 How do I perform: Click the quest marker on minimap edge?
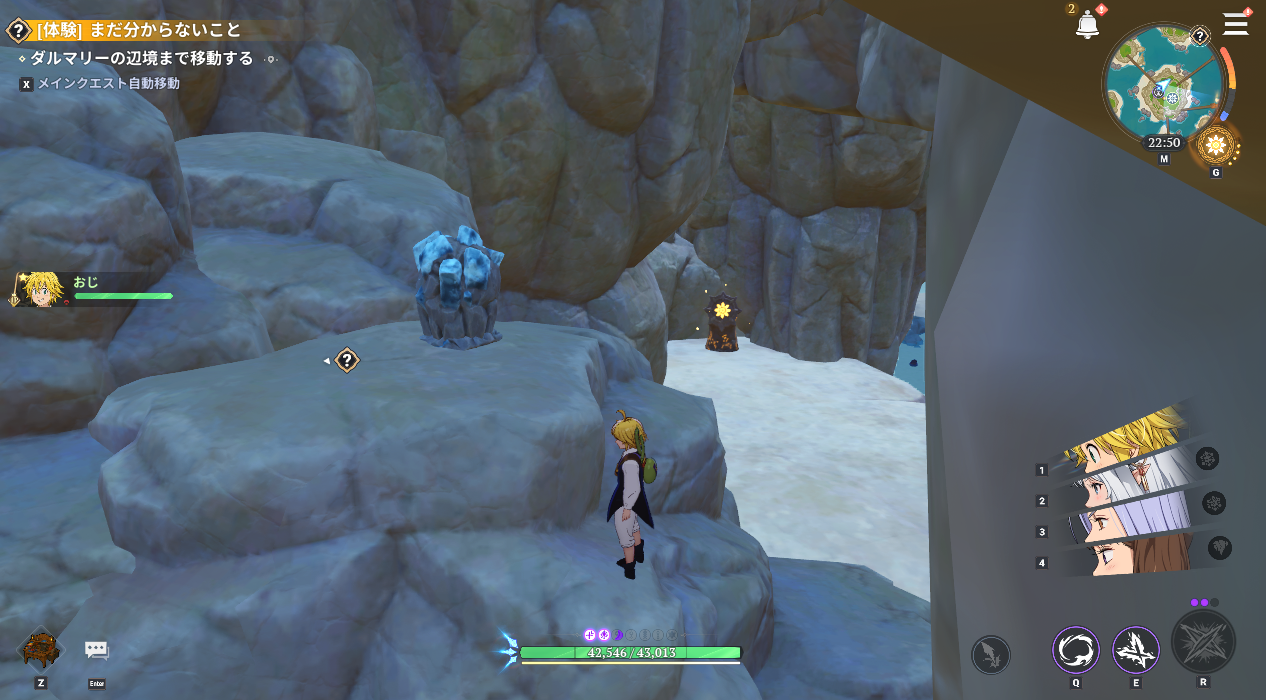click(x=1200, y=37)
